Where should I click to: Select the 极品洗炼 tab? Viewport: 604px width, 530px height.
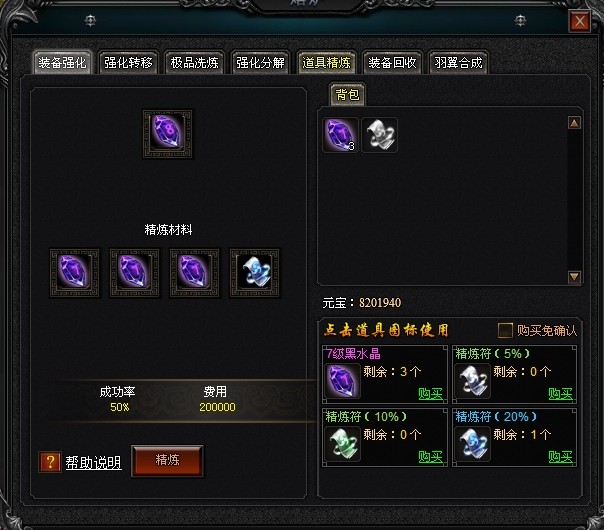[x=195, y=63]
